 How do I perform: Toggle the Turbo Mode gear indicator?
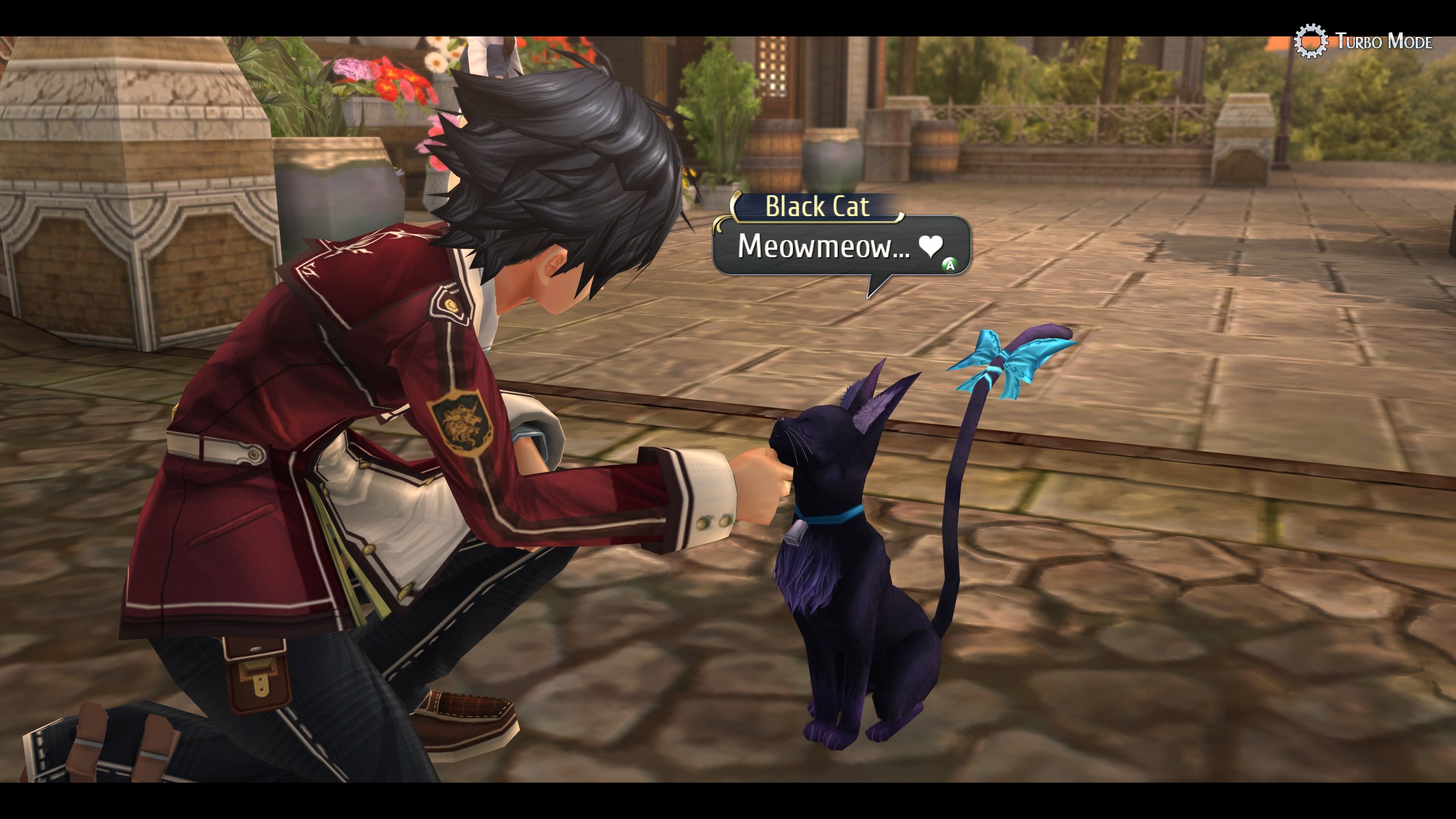(x=1310, y=41)
